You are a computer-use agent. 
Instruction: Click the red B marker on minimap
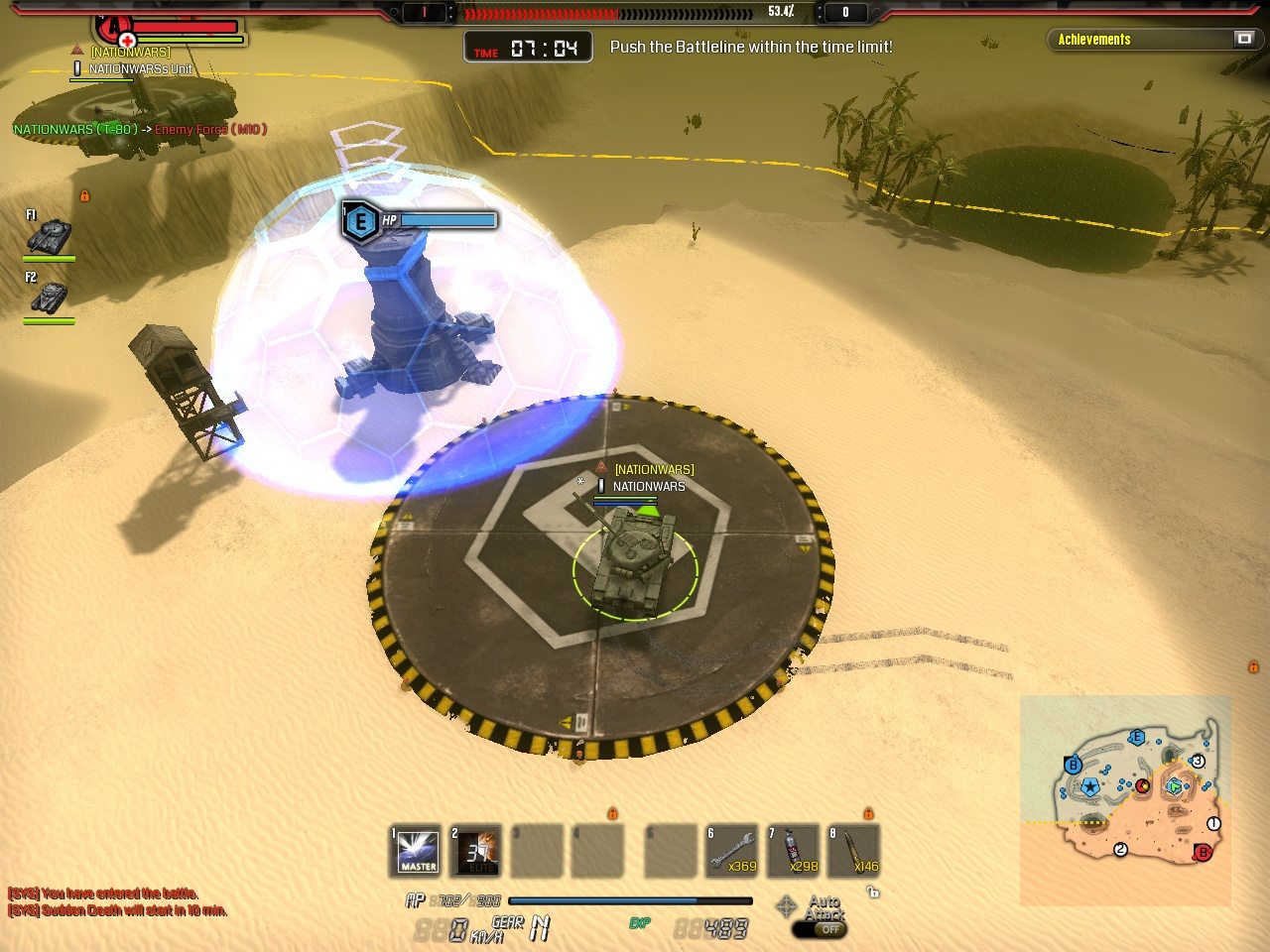pos(1203,852)
